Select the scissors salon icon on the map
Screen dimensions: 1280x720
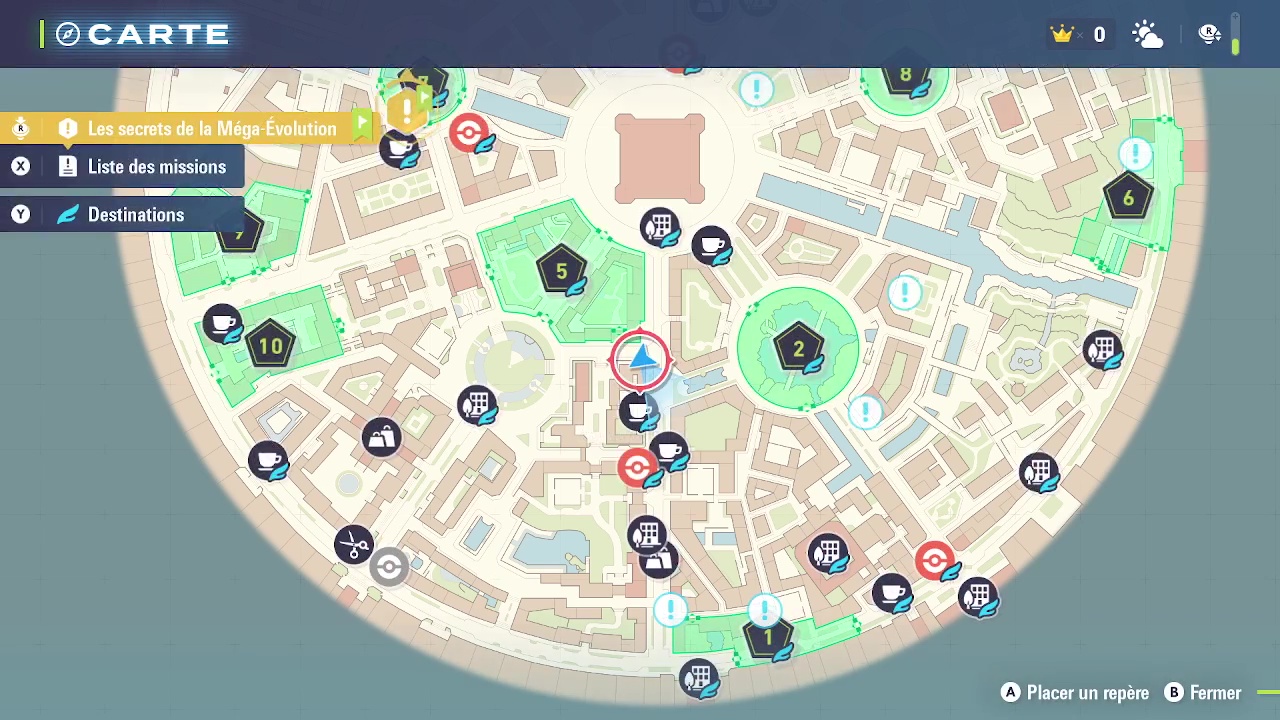coord(354,545)
